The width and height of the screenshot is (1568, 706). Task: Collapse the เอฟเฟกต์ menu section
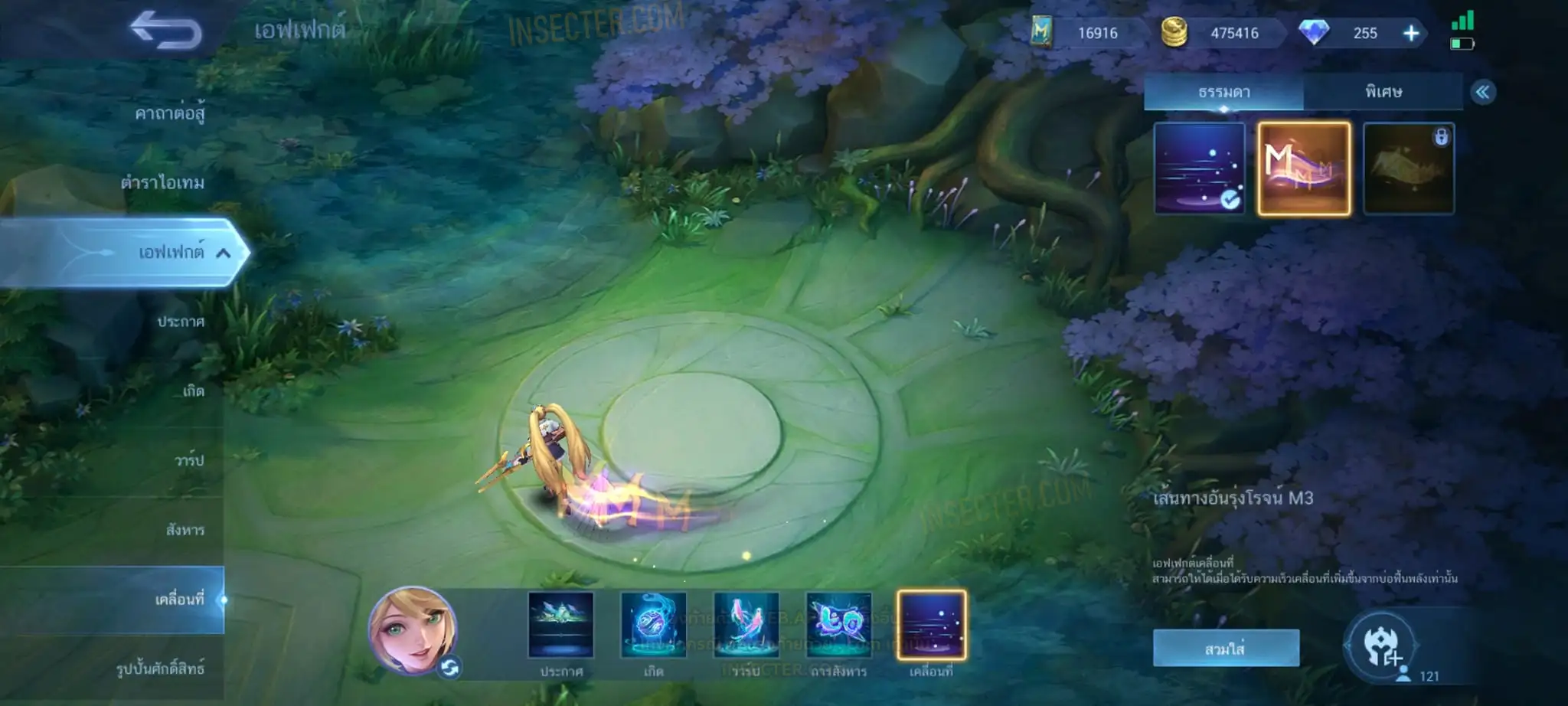pyautogui.click(x=223, y=253)
